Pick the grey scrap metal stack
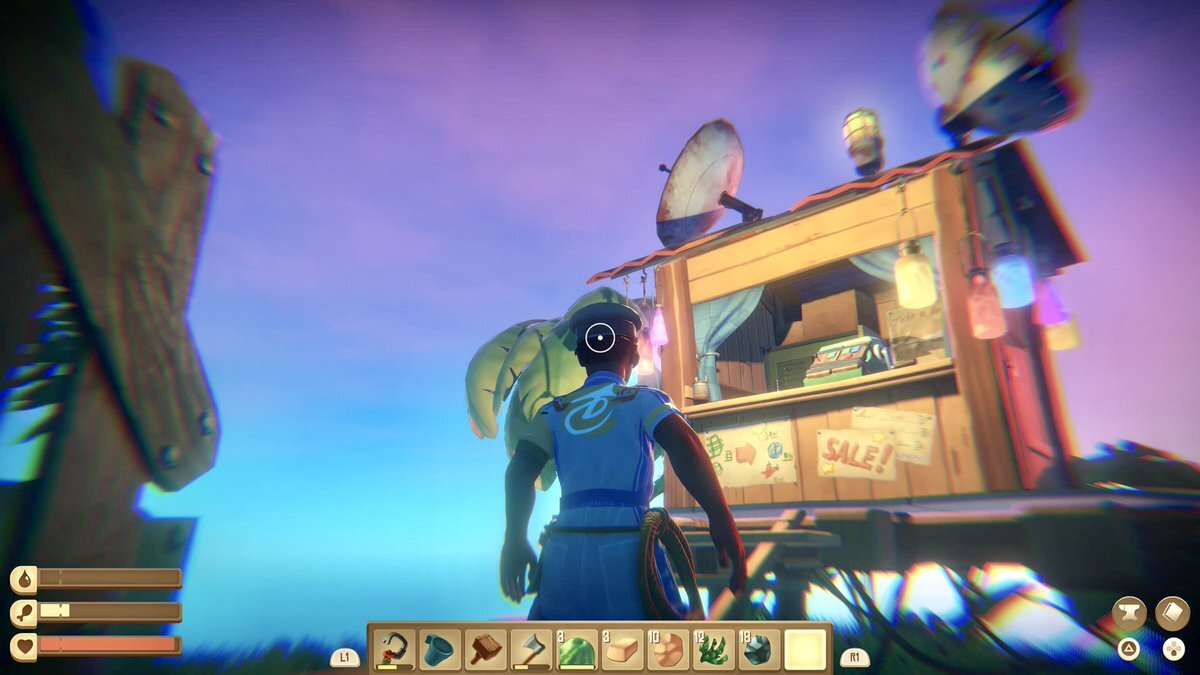This screenshot has height=675, width=1200. coord(759,650)
